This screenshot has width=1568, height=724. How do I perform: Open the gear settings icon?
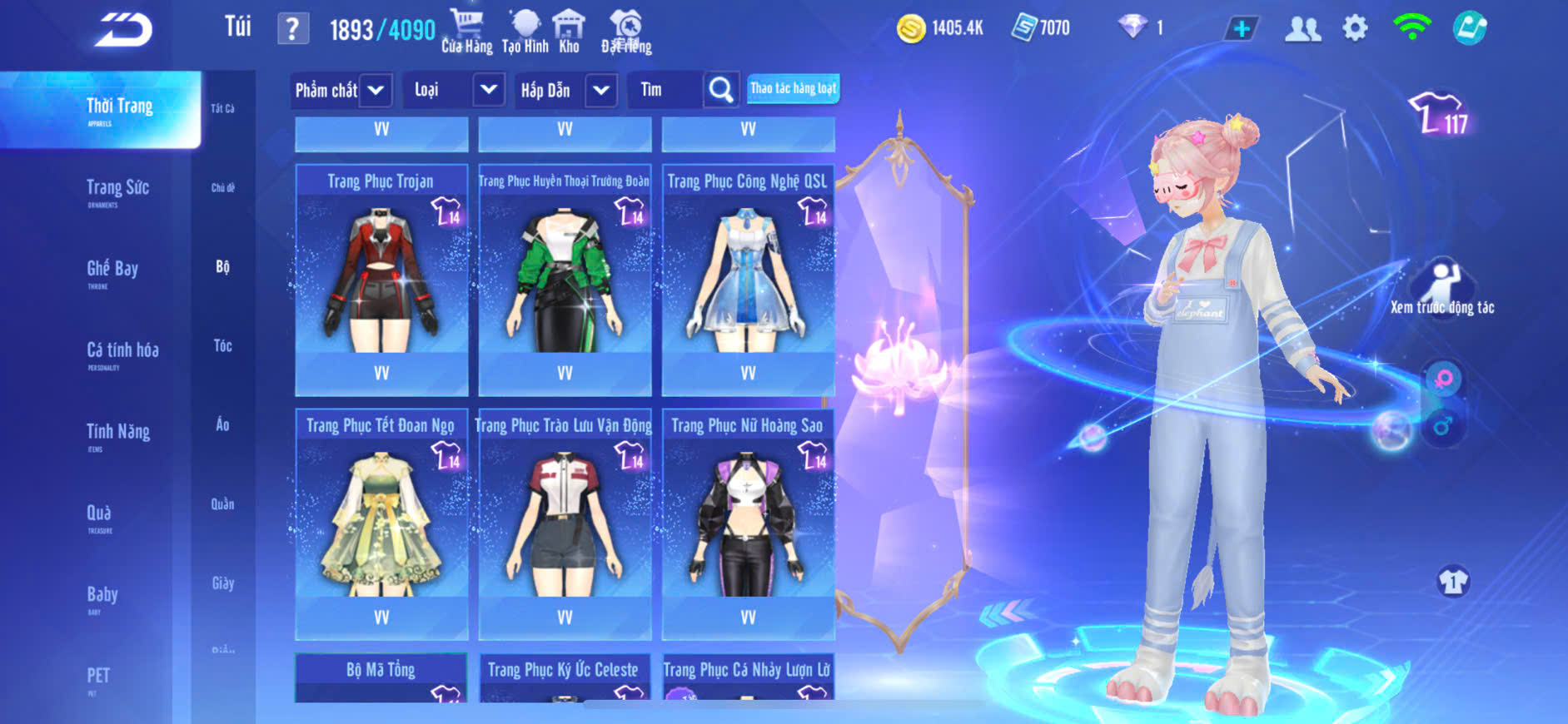click(1355, 29)
